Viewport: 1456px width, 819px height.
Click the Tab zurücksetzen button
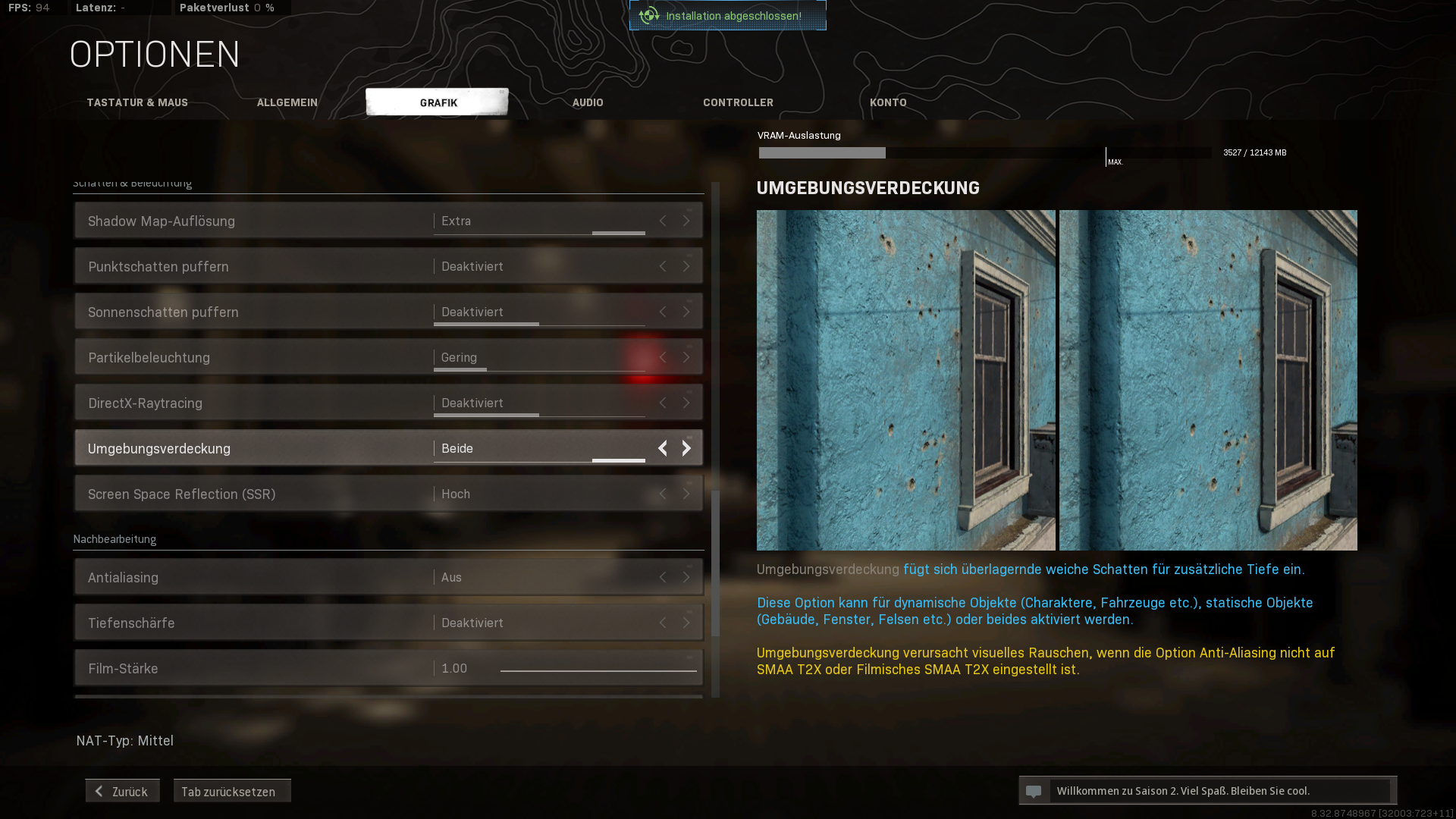232,791
